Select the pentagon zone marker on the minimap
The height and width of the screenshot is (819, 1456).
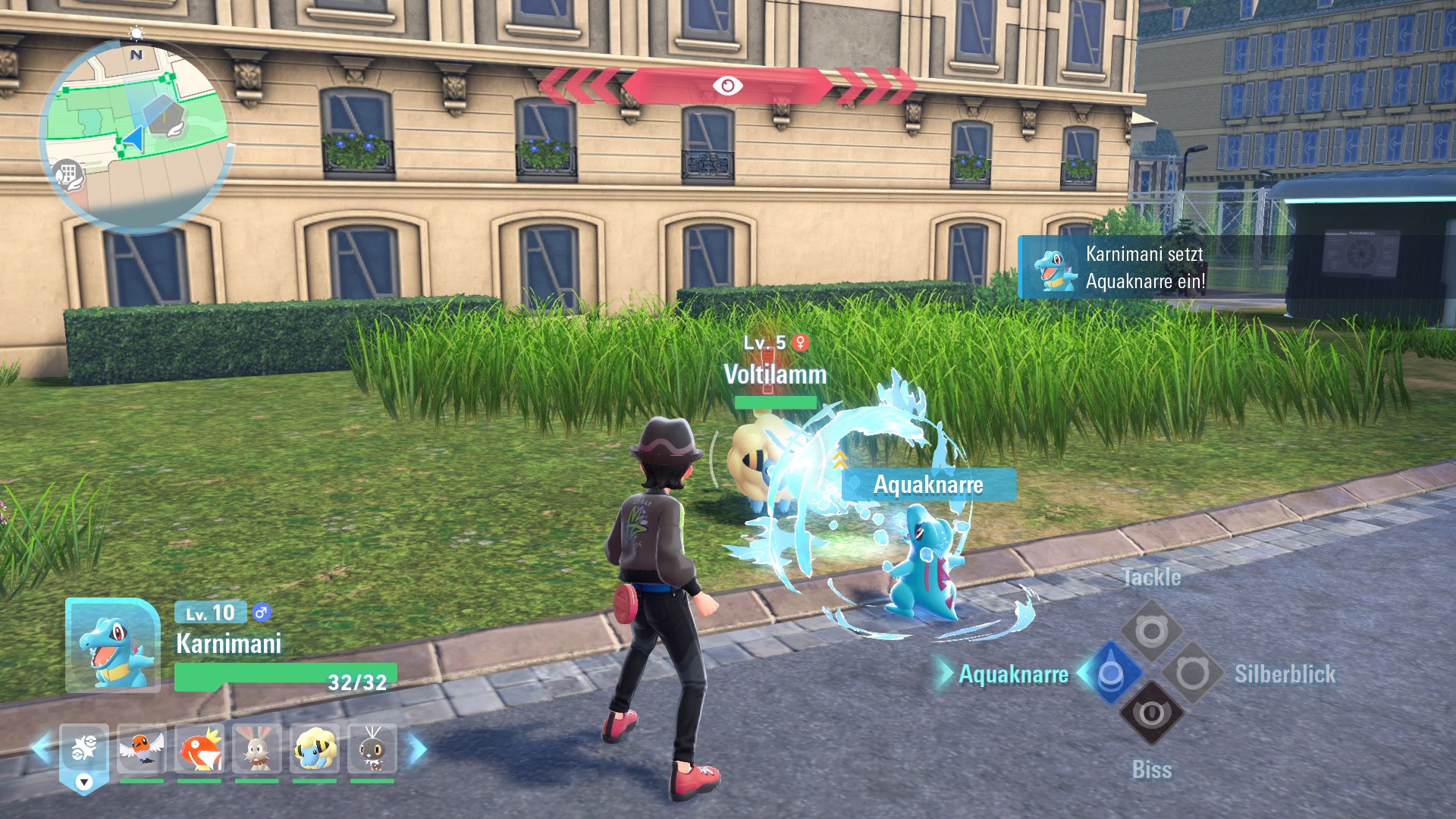pos(166,115)
